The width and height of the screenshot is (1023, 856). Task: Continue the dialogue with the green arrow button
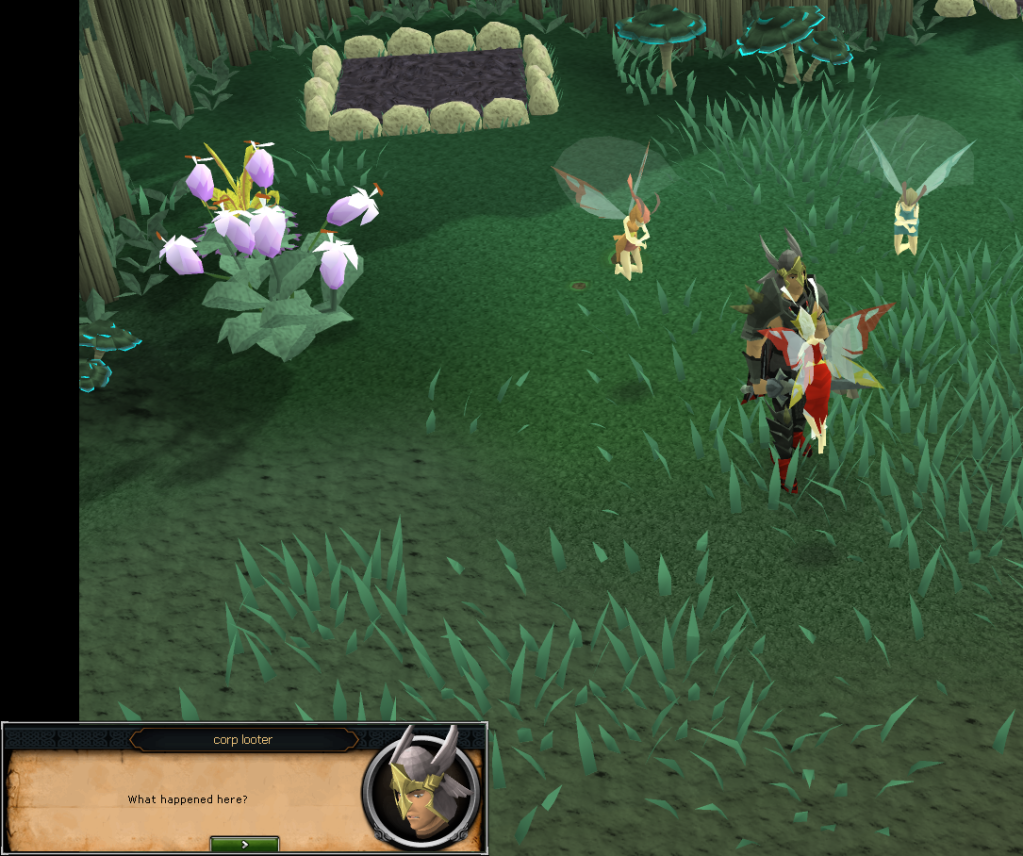click(244, 844)
